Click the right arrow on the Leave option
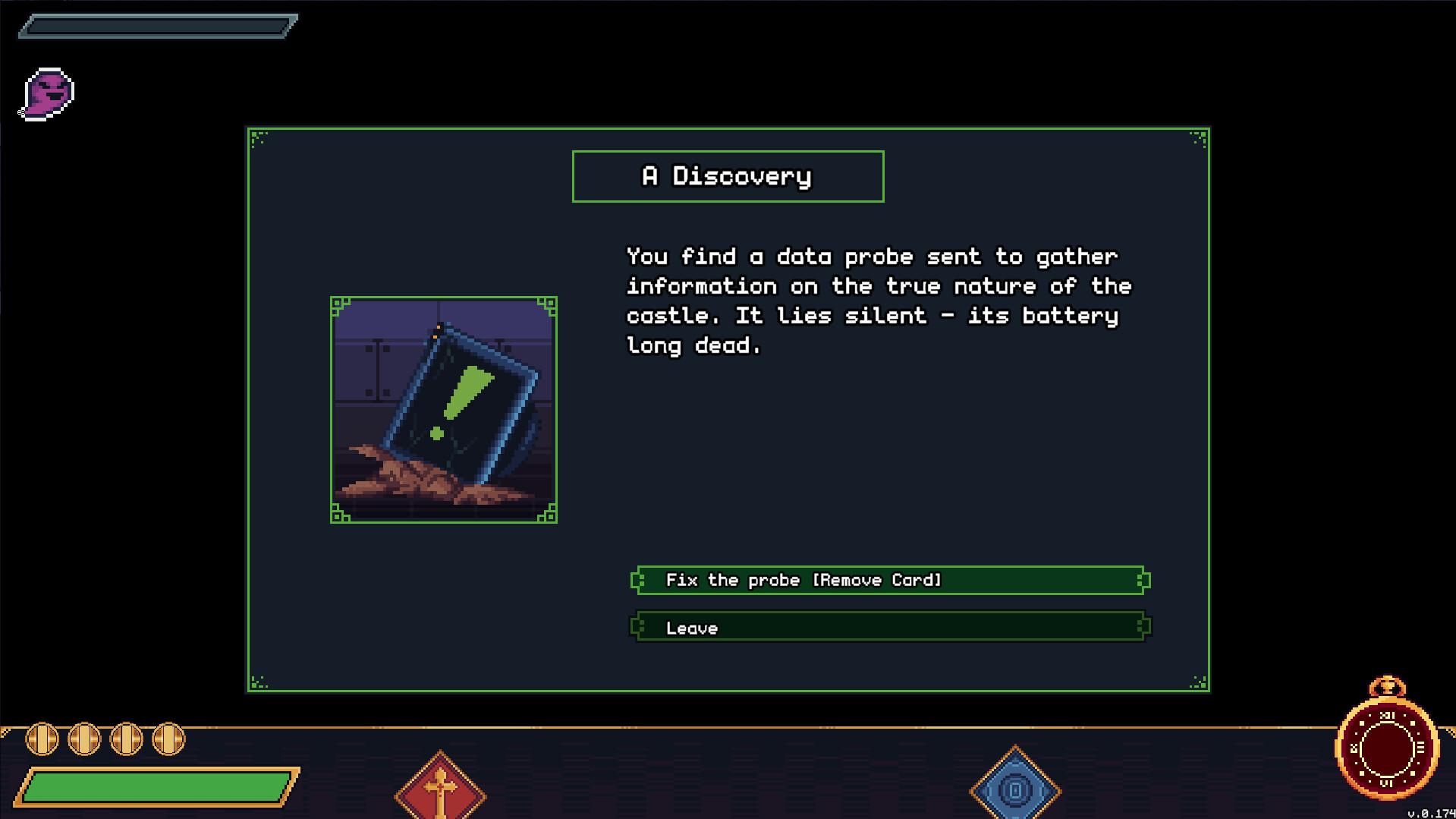Screen dimensions: 1456x819 (1141, 627)
